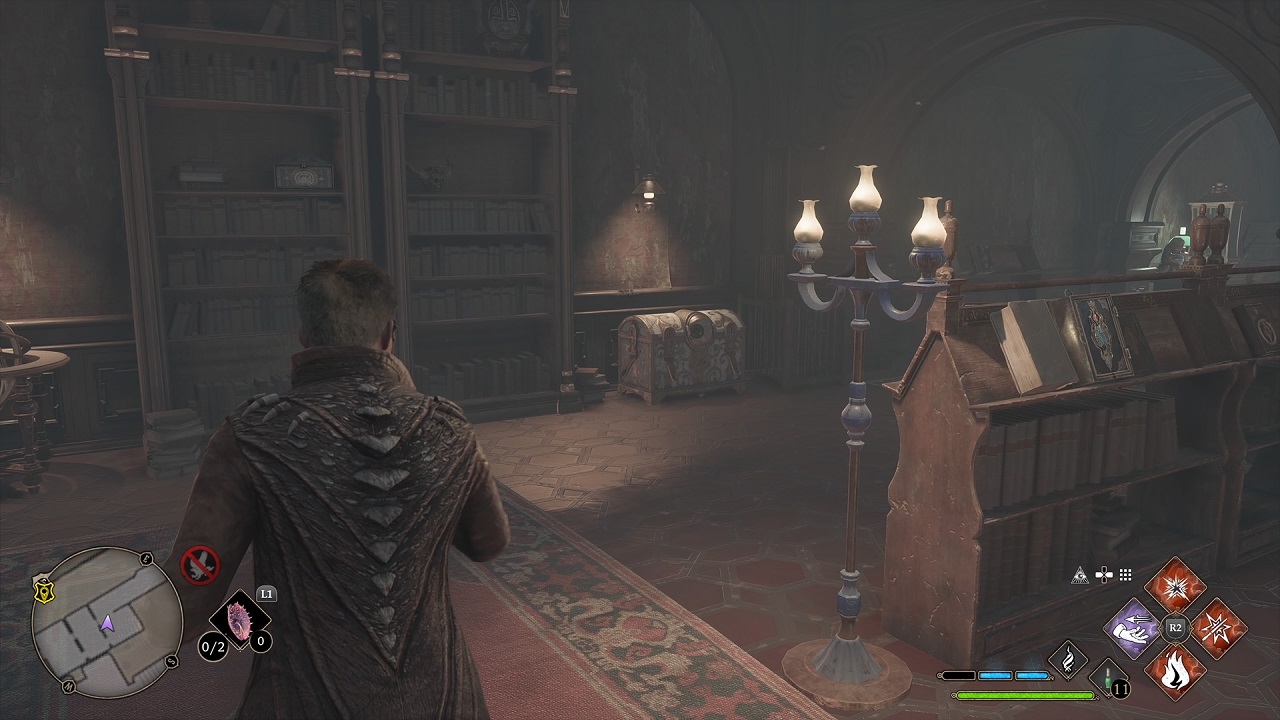Click the Wiggenweld potion bottle icon
Screen dimensions: 1280x720
(x=1106, y=676)
